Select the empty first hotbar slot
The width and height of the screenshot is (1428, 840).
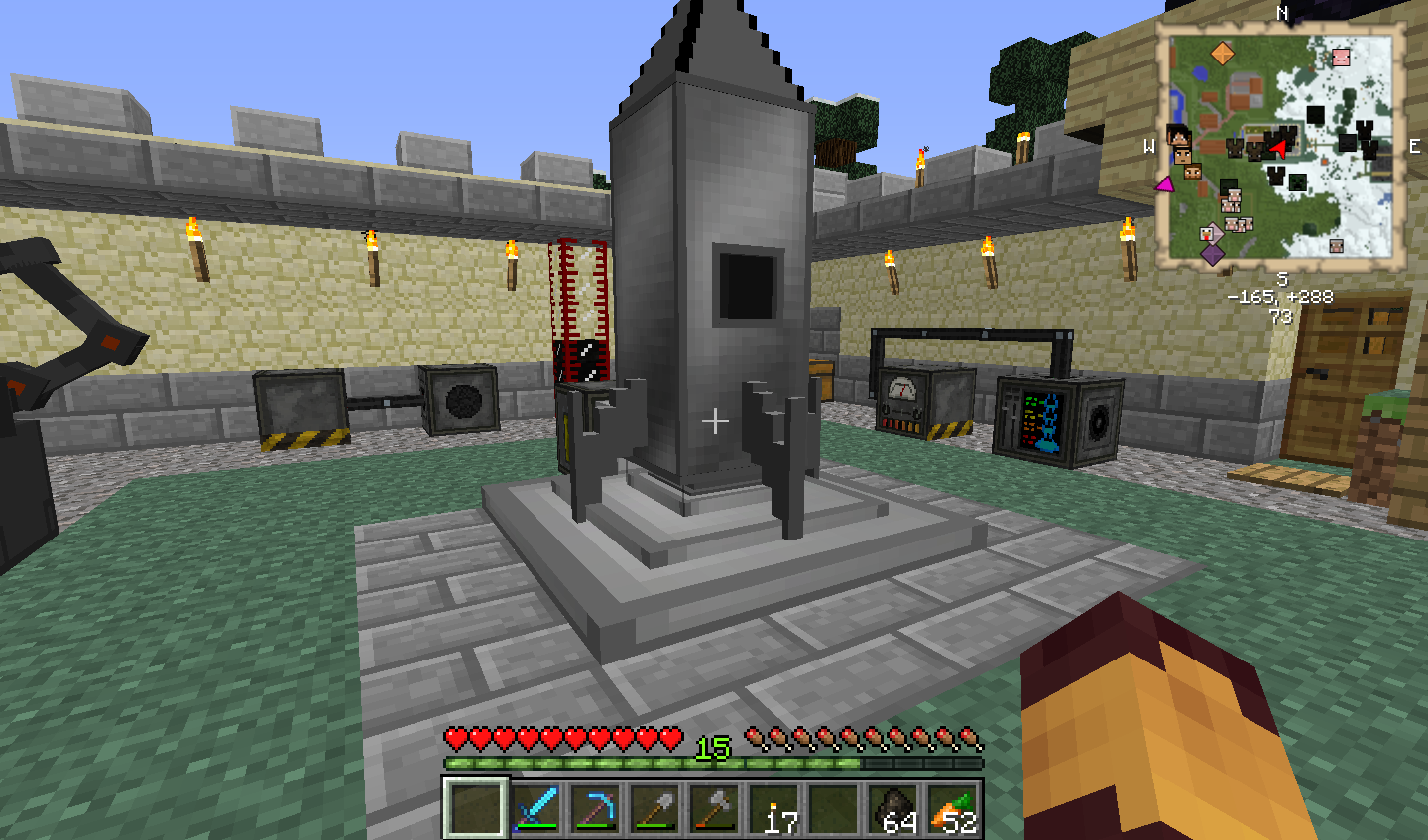(475, 810)
